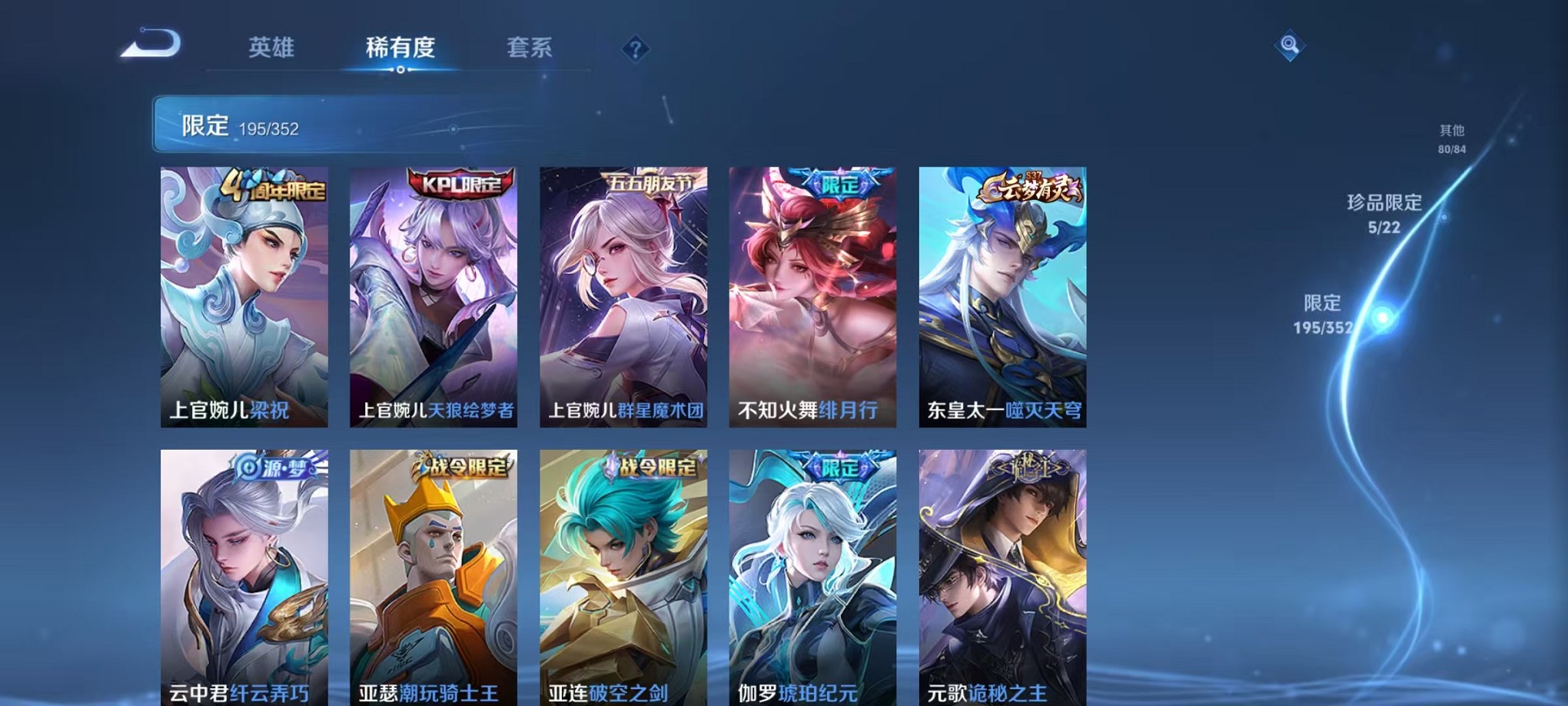Select the 稀有度 tab
This screenshot has width=1568, height=706.
point(399,48)
